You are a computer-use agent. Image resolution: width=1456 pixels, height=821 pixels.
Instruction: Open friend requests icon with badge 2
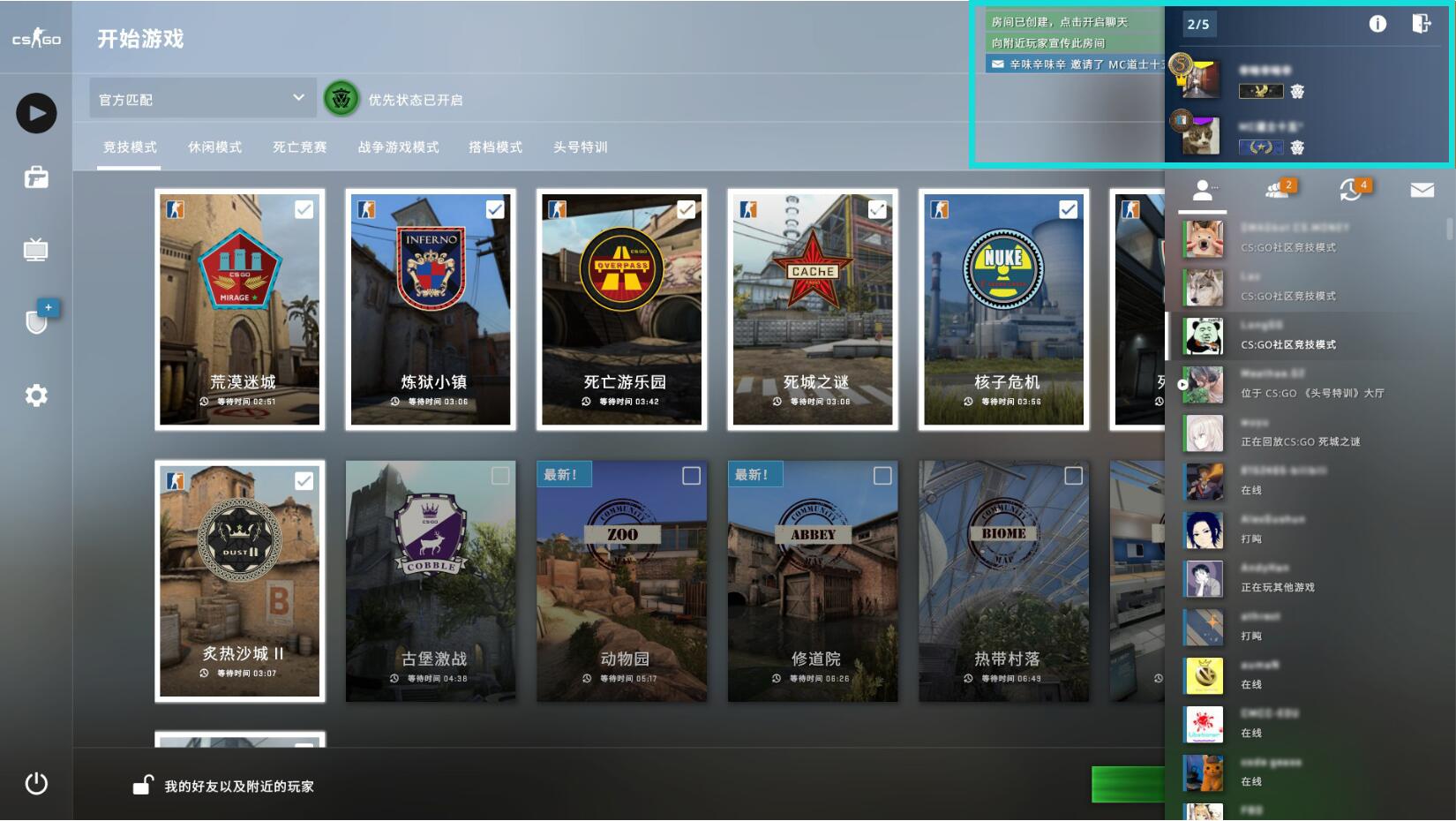click(x=1275, y=190)
